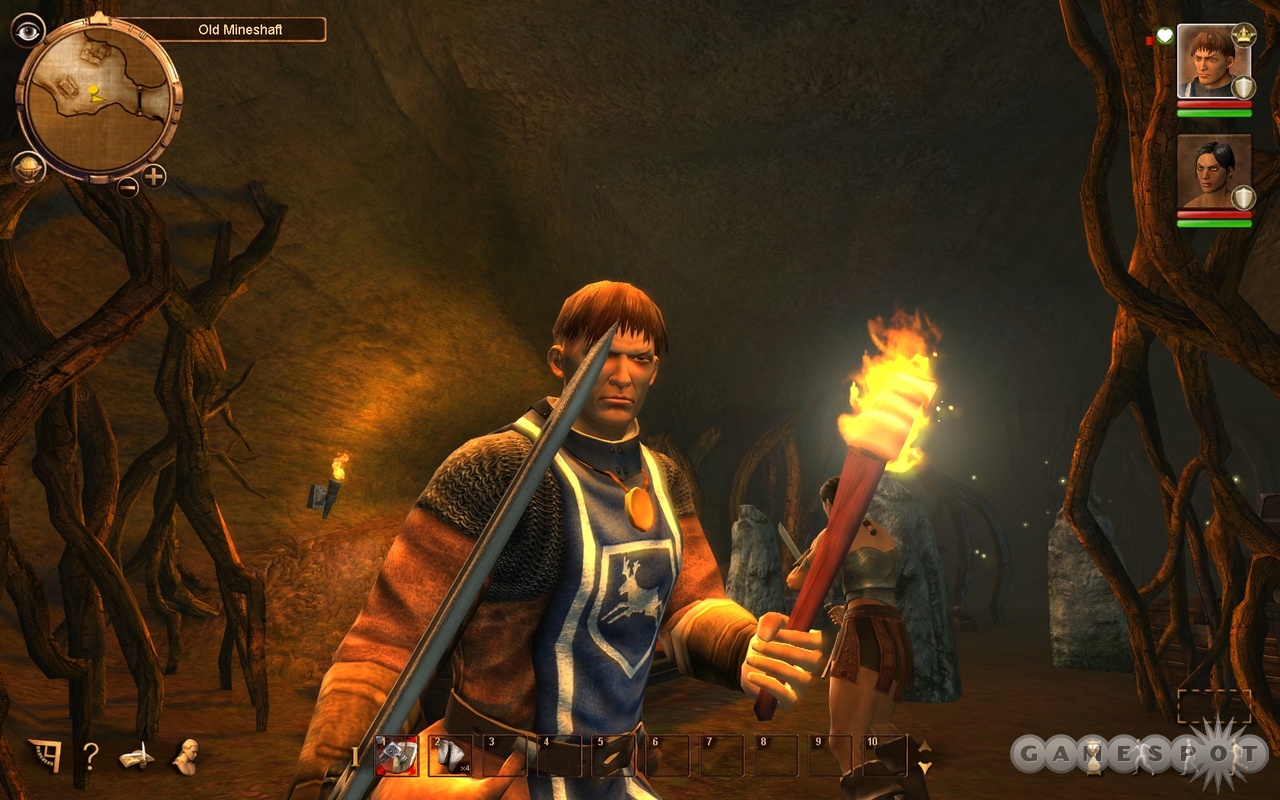Open the question mark help icon
Screen dimensions: 1280x800
click(x=89, y=757)
